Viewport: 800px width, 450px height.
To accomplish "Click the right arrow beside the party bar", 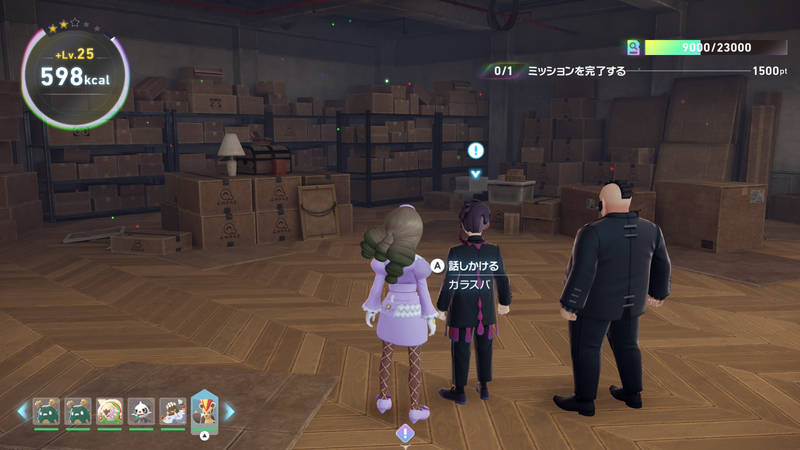I will (229, 411).
